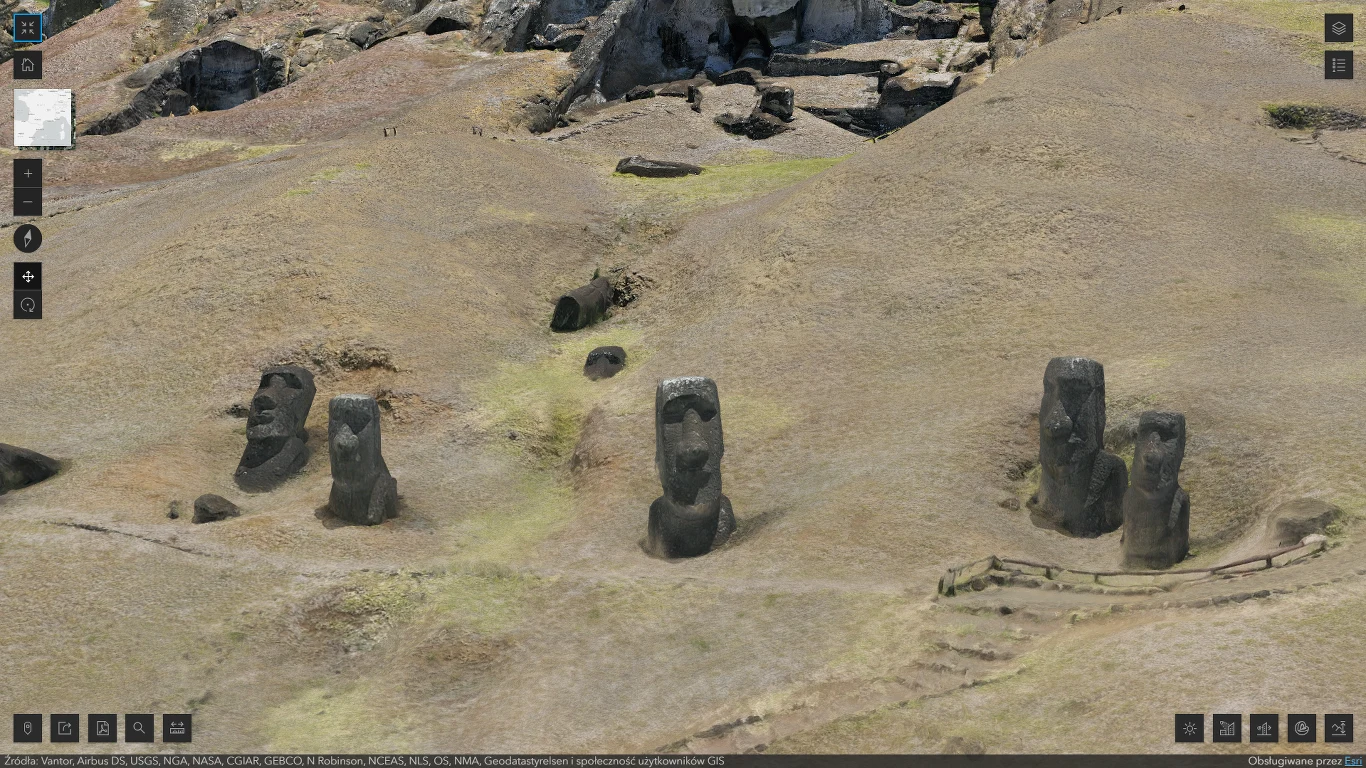Select the Daylight tool
The height and width of the screenshot is (768, 1366).
(x=1190, y=728)
